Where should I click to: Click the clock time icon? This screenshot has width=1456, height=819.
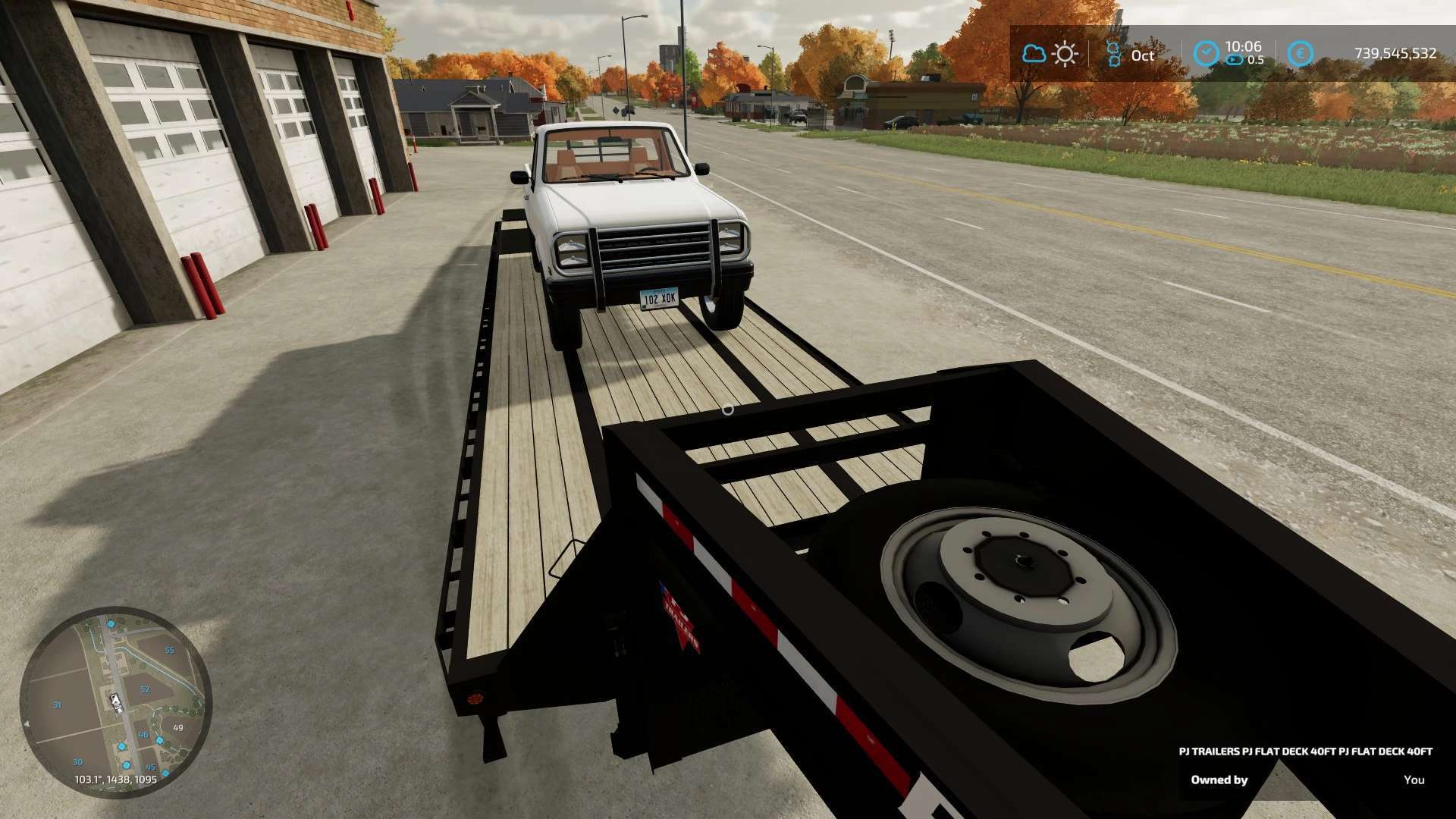pyautogui.click(x=1205, y=54)
